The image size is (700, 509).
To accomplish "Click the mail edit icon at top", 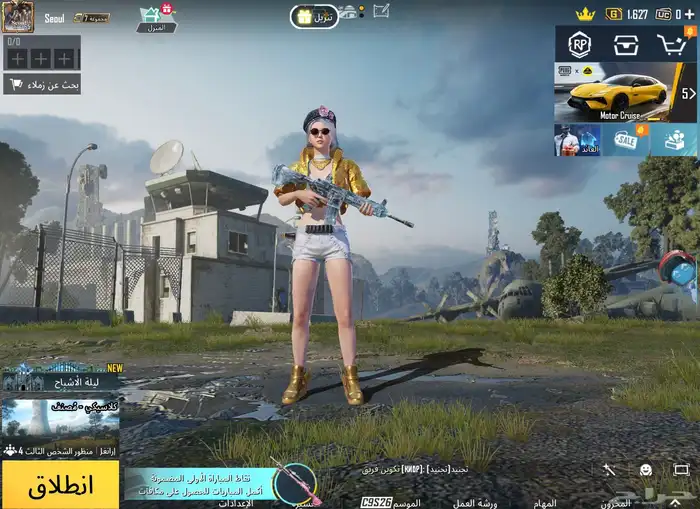I will tap(381, 11).
